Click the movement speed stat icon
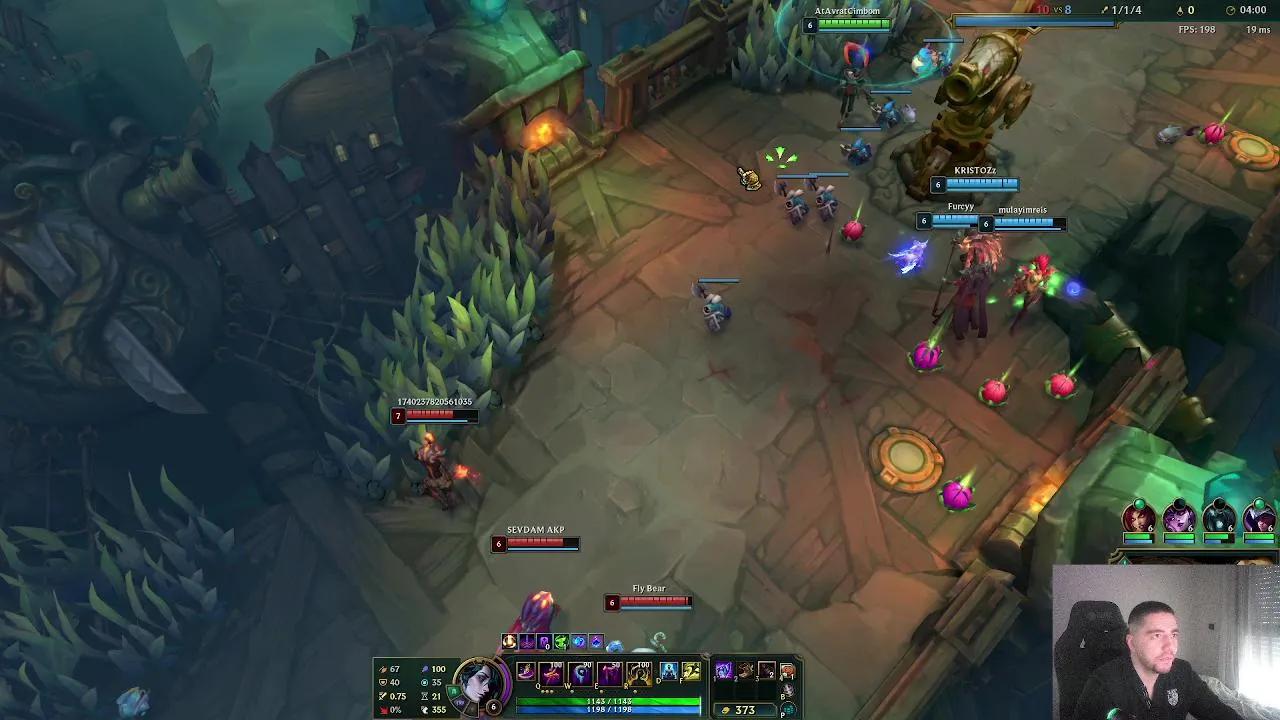 [x=425, y=710]
